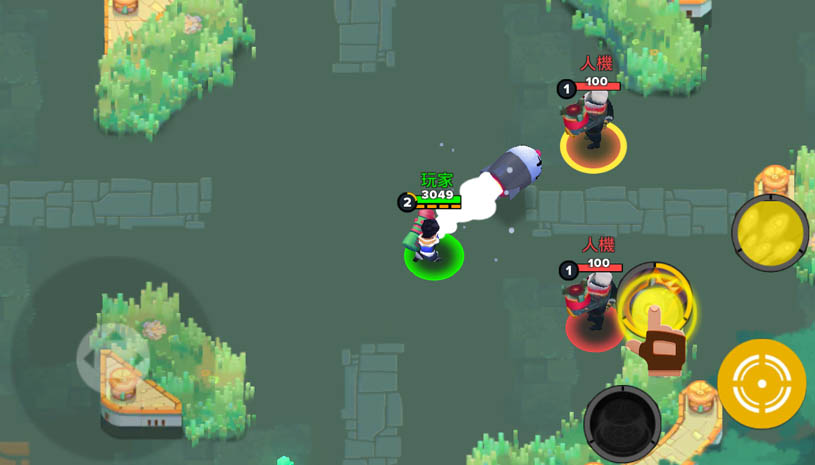
Task: Use the dark gadget button
Action: coord(622,423)
